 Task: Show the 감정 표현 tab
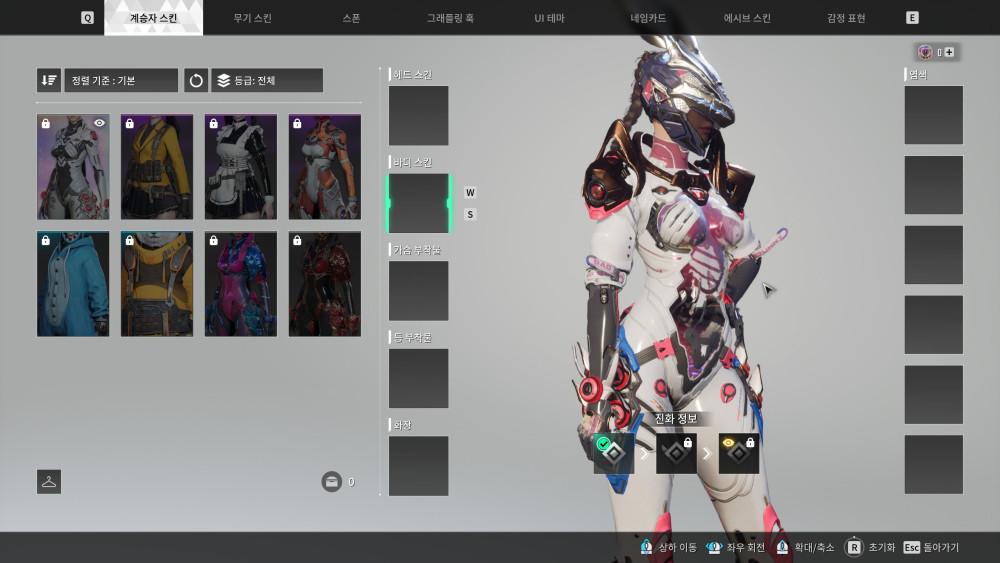point(846,18)
